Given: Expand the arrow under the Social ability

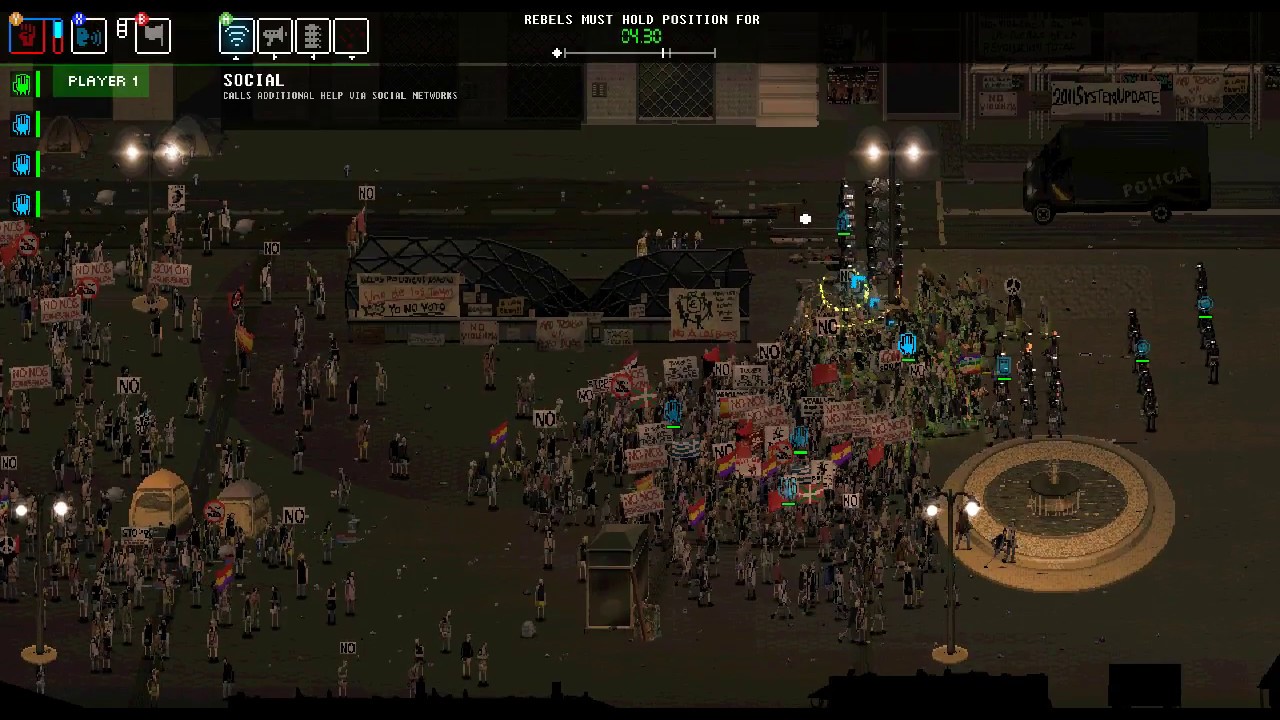Looking at the screenshot, I should pyautogui.click(x=237, y=57).
